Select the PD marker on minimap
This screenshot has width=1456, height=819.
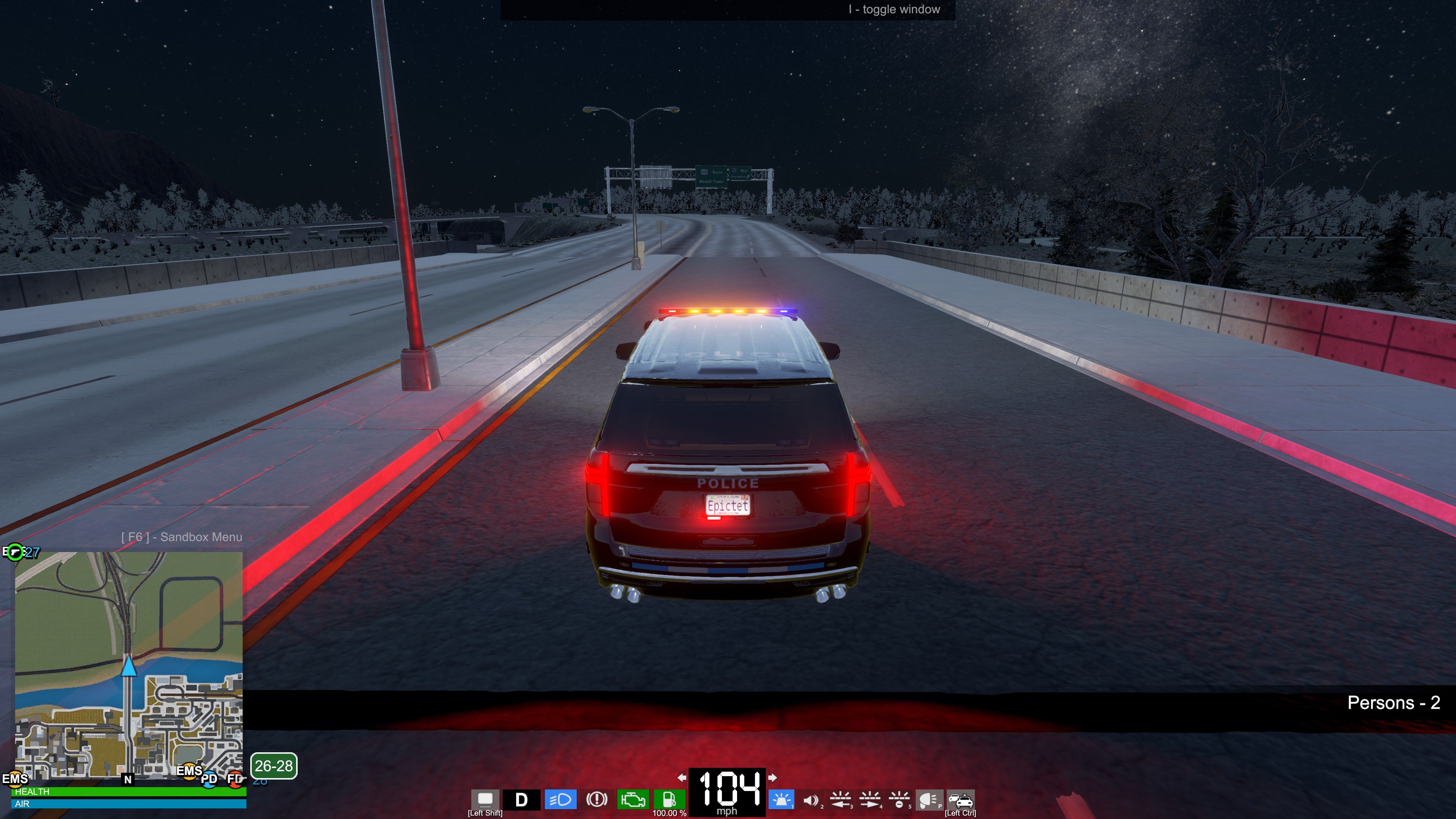tap(209, 779)
